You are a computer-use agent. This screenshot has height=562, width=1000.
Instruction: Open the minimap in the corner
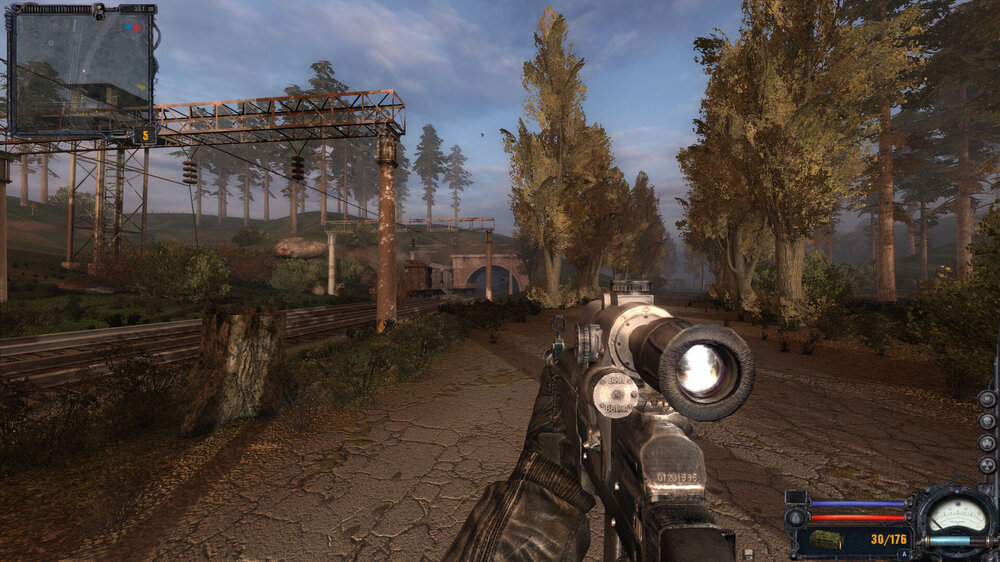tap(81, 71)
